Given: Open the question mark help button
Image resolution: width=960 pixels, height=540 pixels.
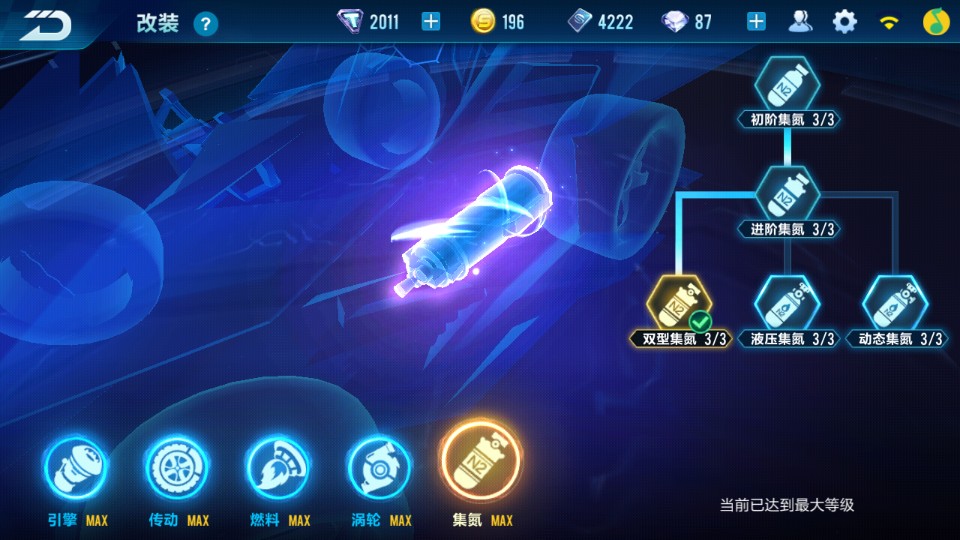Looking at the screenshot, I should [205, 24].
